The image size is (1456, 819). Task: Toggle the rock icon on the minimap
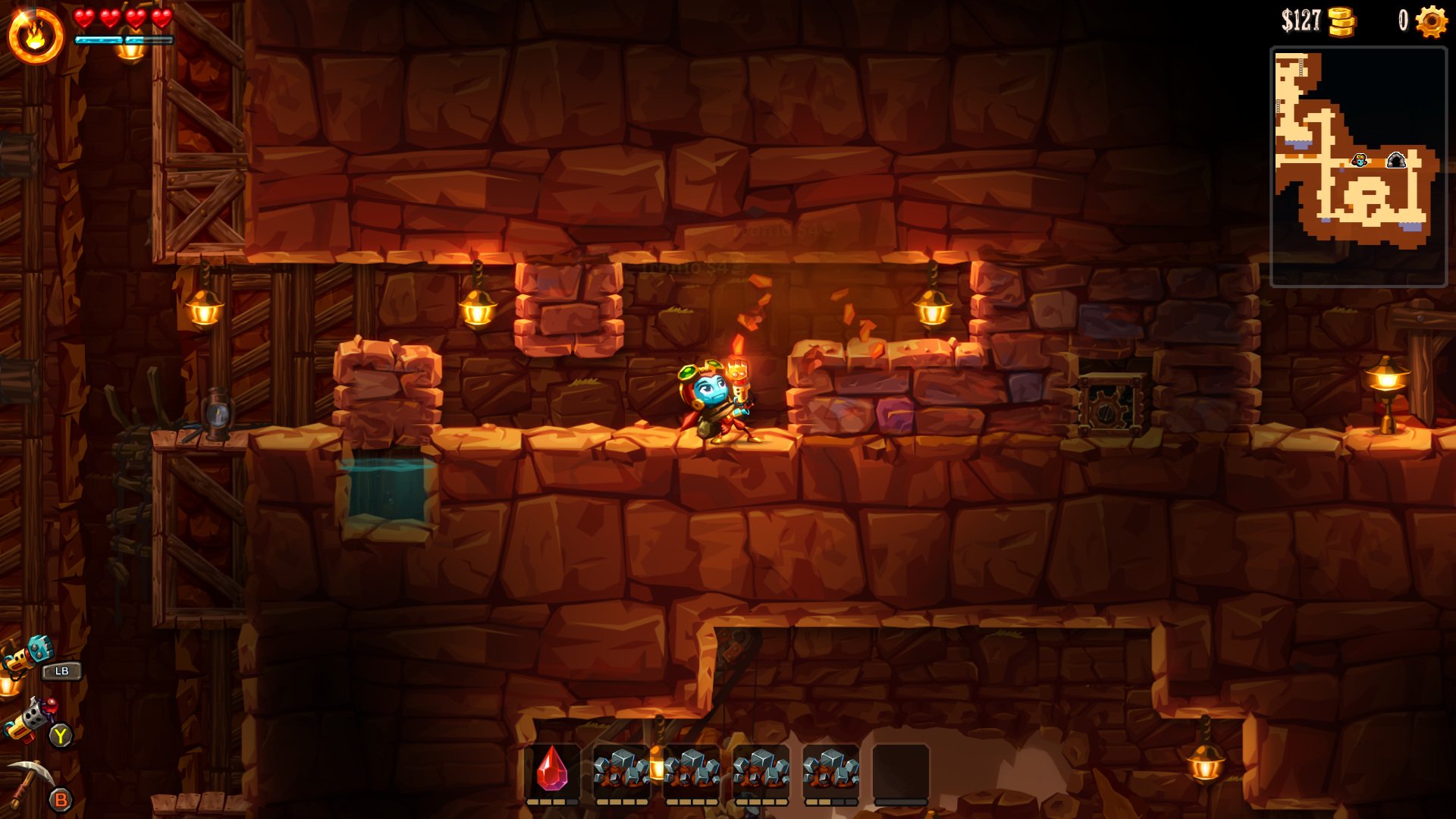point(1398,160)
